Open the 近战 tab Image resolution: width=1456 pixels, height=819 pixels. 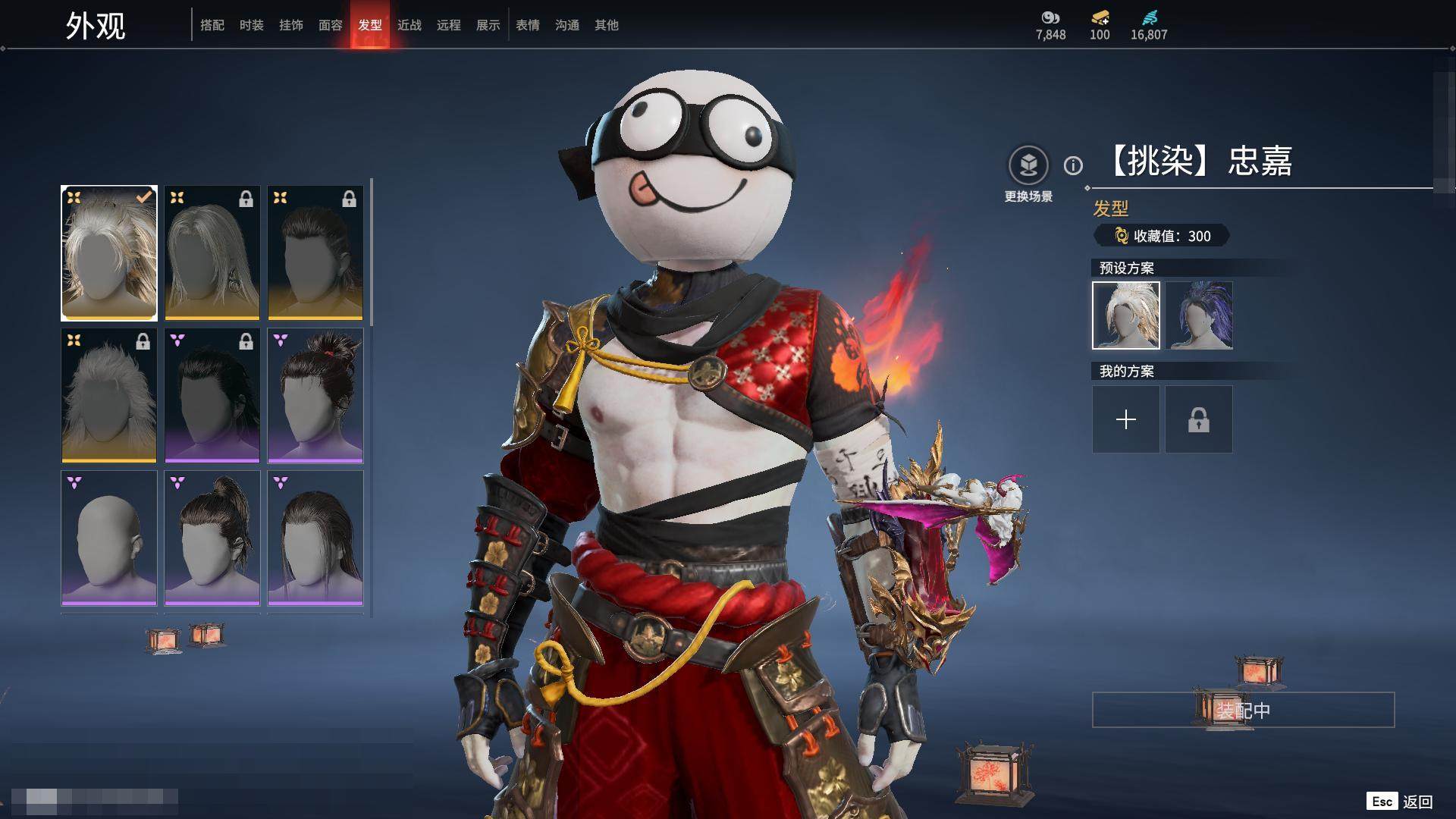409,25
